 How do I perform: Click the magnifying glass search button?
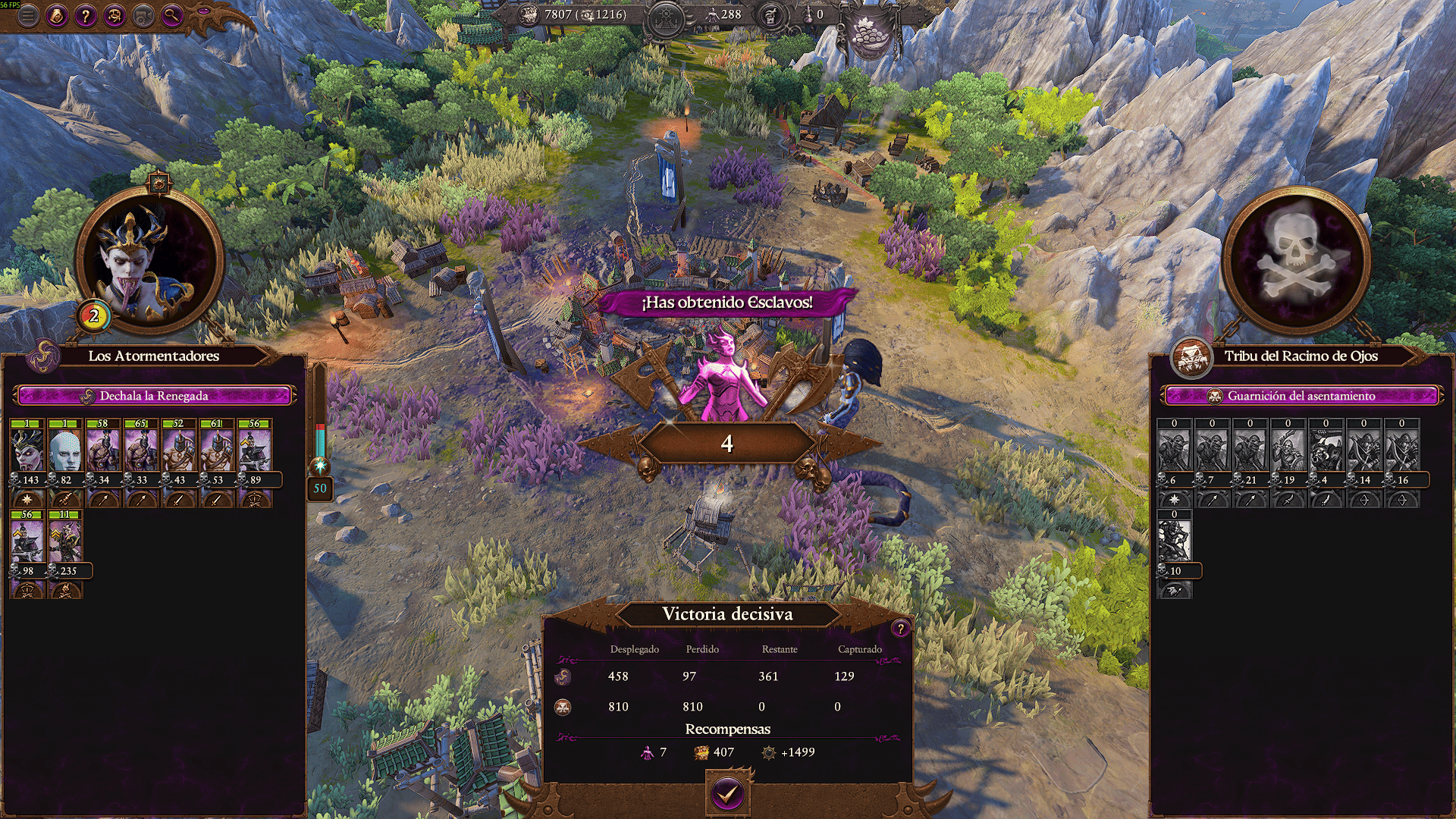(172, 15)
